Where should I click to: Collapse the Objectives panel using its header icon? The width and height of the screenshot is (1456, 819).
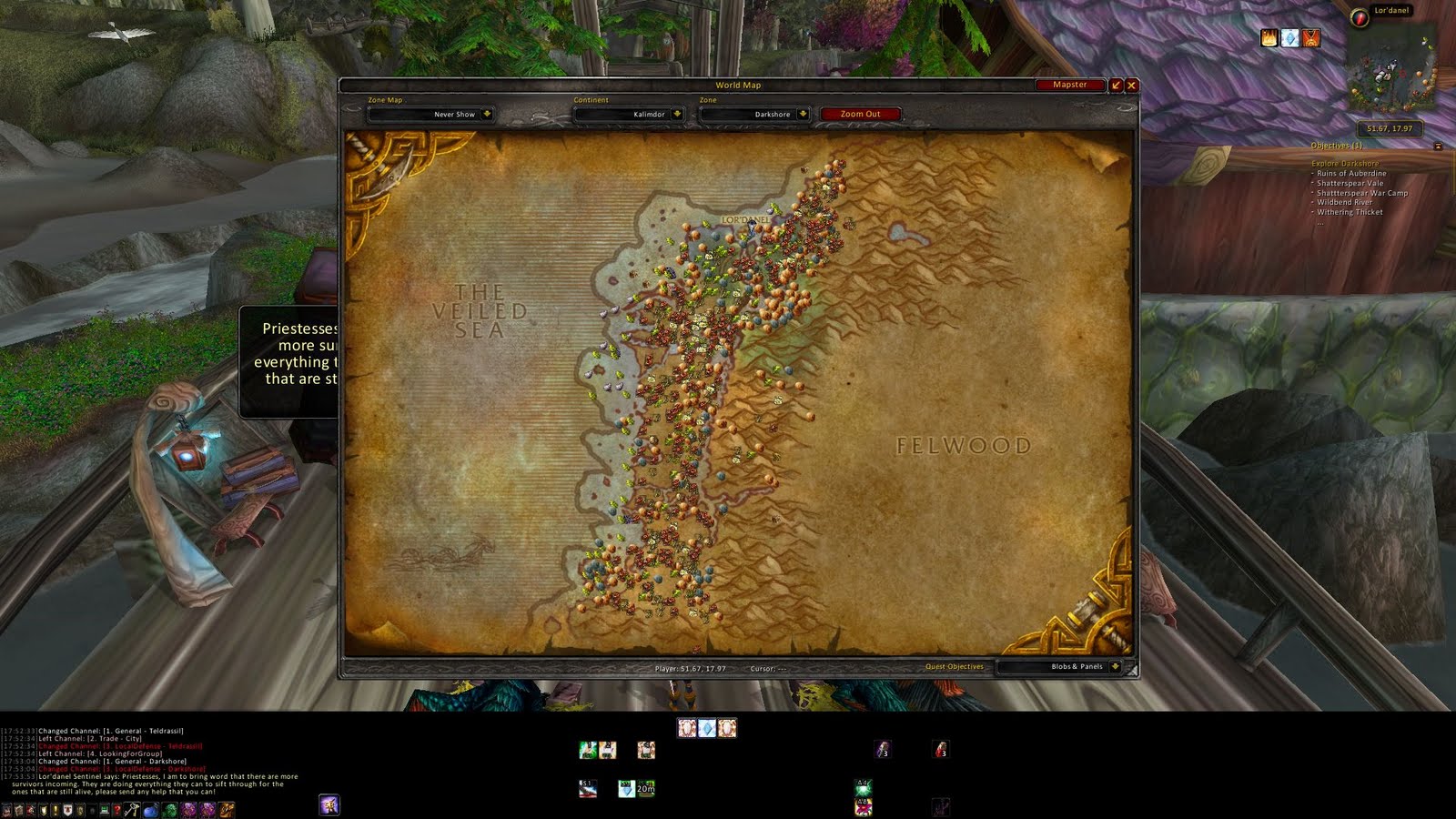1439,146
